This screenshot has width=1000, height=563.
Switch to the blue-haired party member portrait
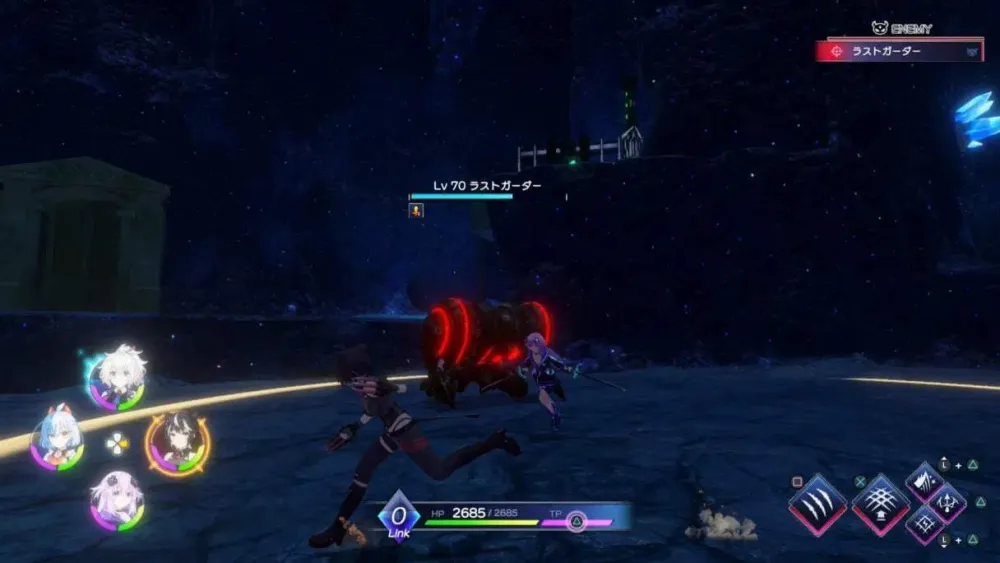point(56,439)
